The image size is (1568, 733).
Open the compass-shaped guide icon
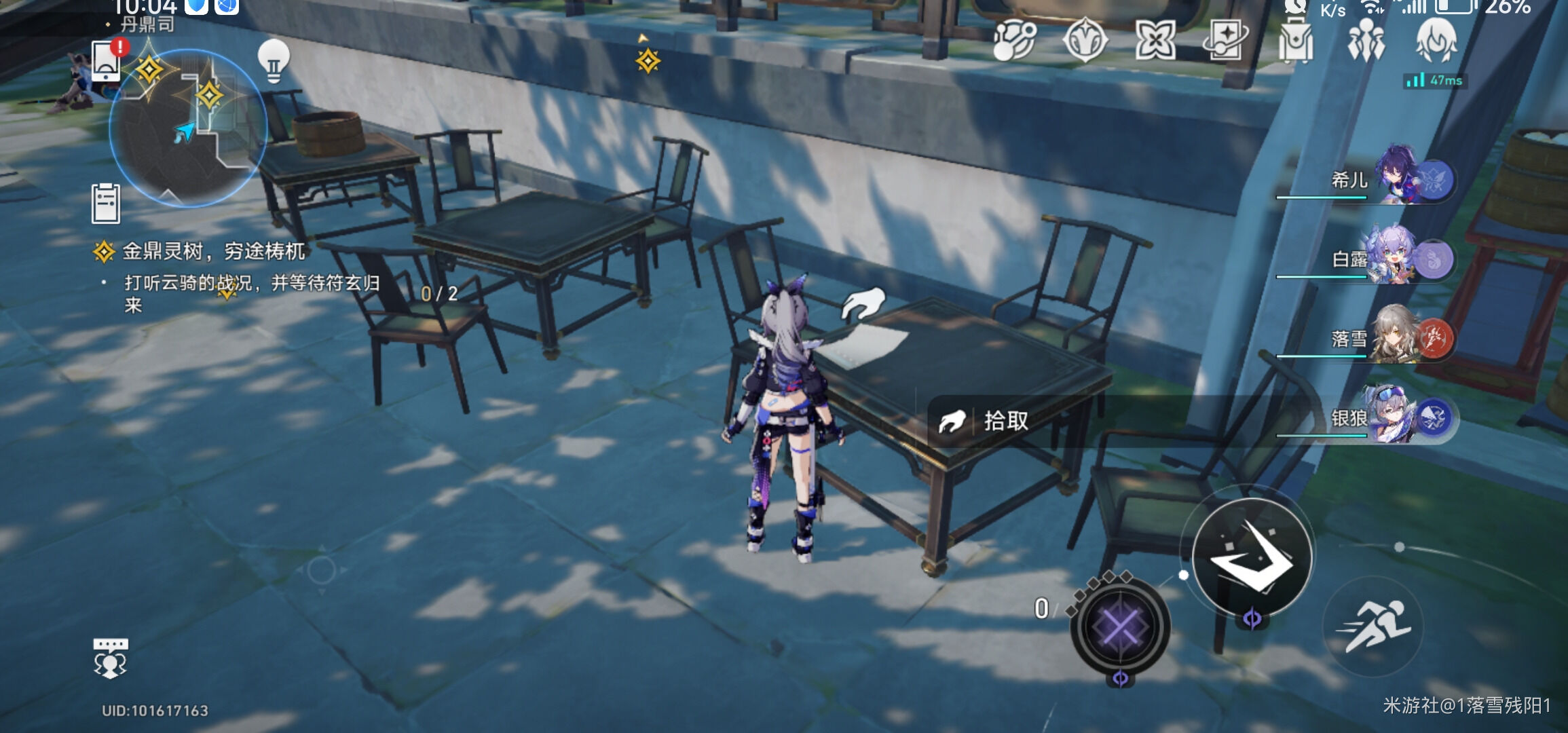1085,39
